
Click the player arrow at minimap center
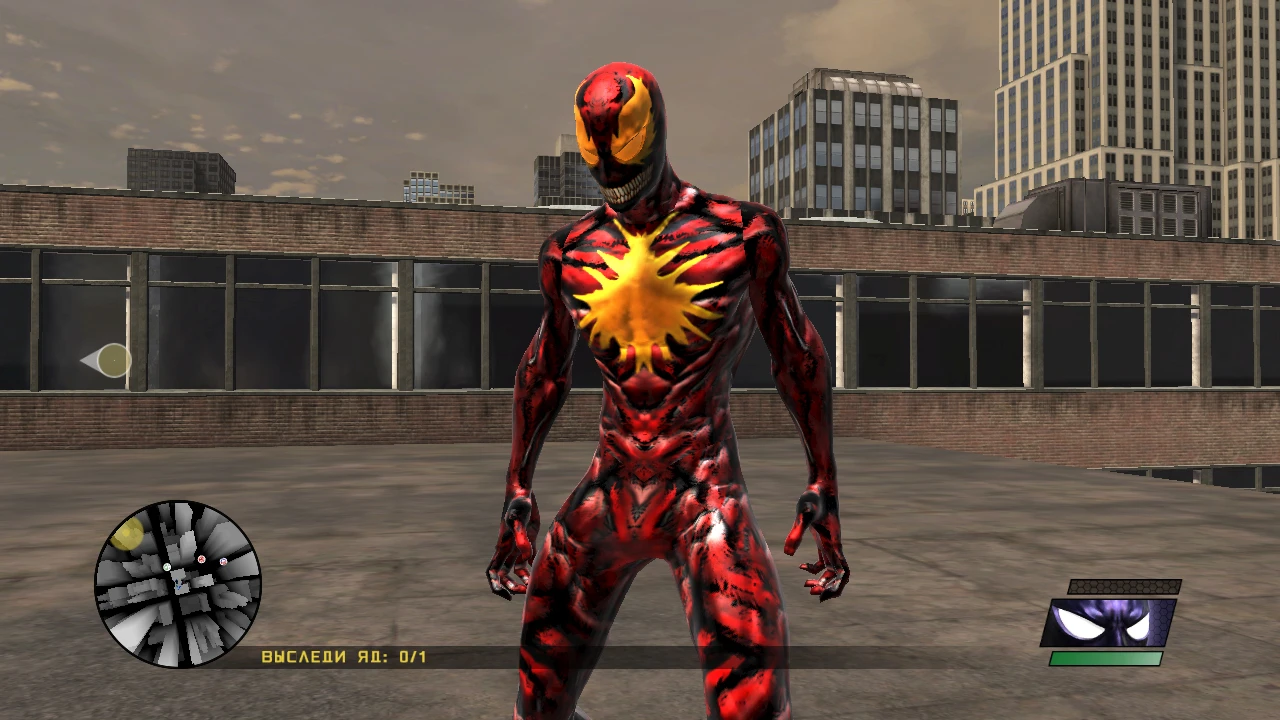tap(179, 584)
